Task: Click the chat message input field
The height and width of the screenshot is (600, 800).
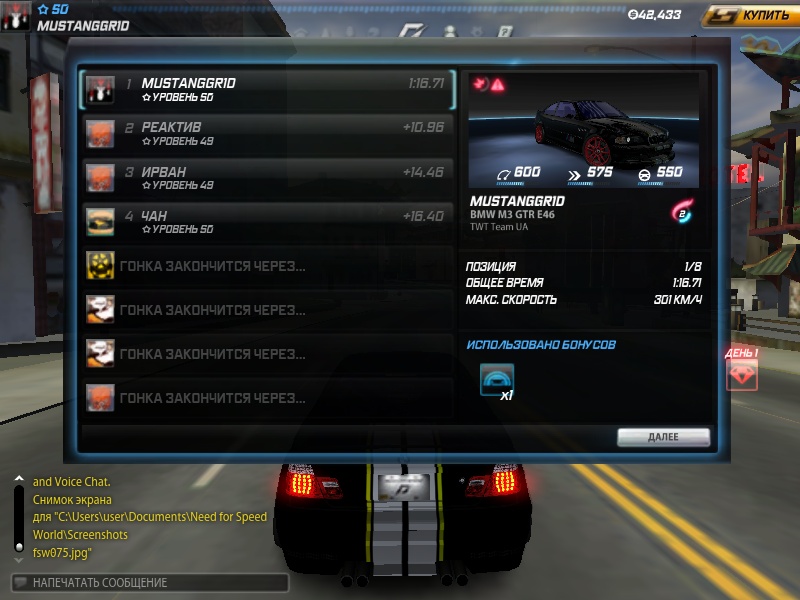Action: pyautogui.click(x=150, y=582)
